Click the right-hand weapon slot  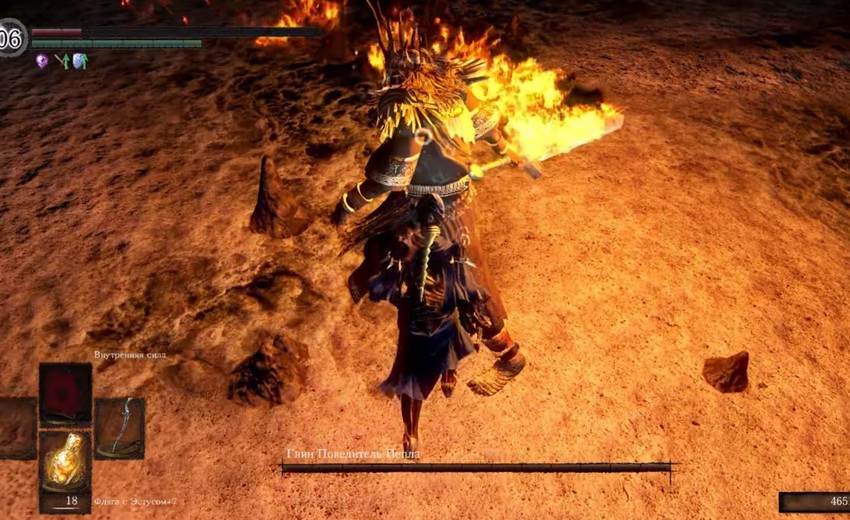(120, 428)
